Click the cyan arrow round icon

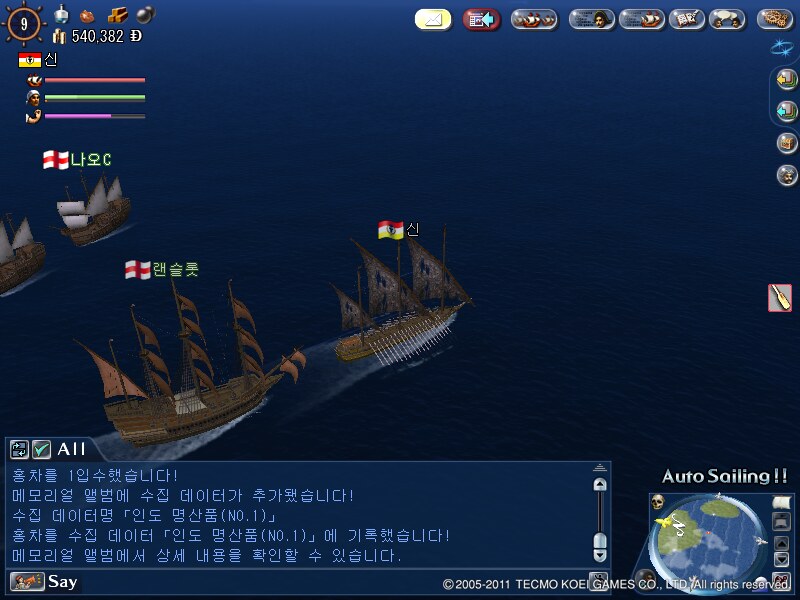click(x=787, y=111)
